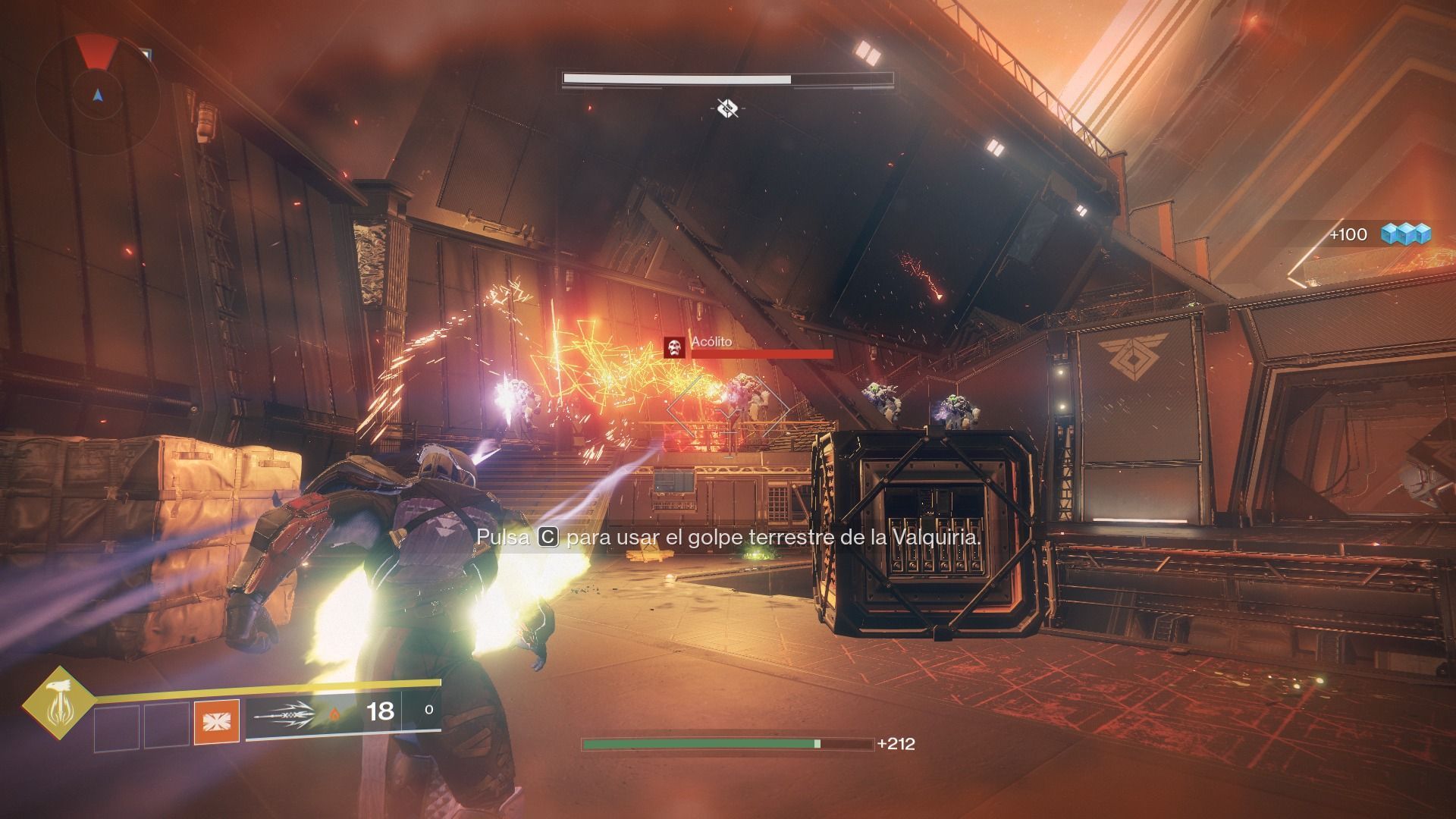The image size is (1456, 819).
Task: Click the objective marker below the top bar
Action: click(727, 108)
